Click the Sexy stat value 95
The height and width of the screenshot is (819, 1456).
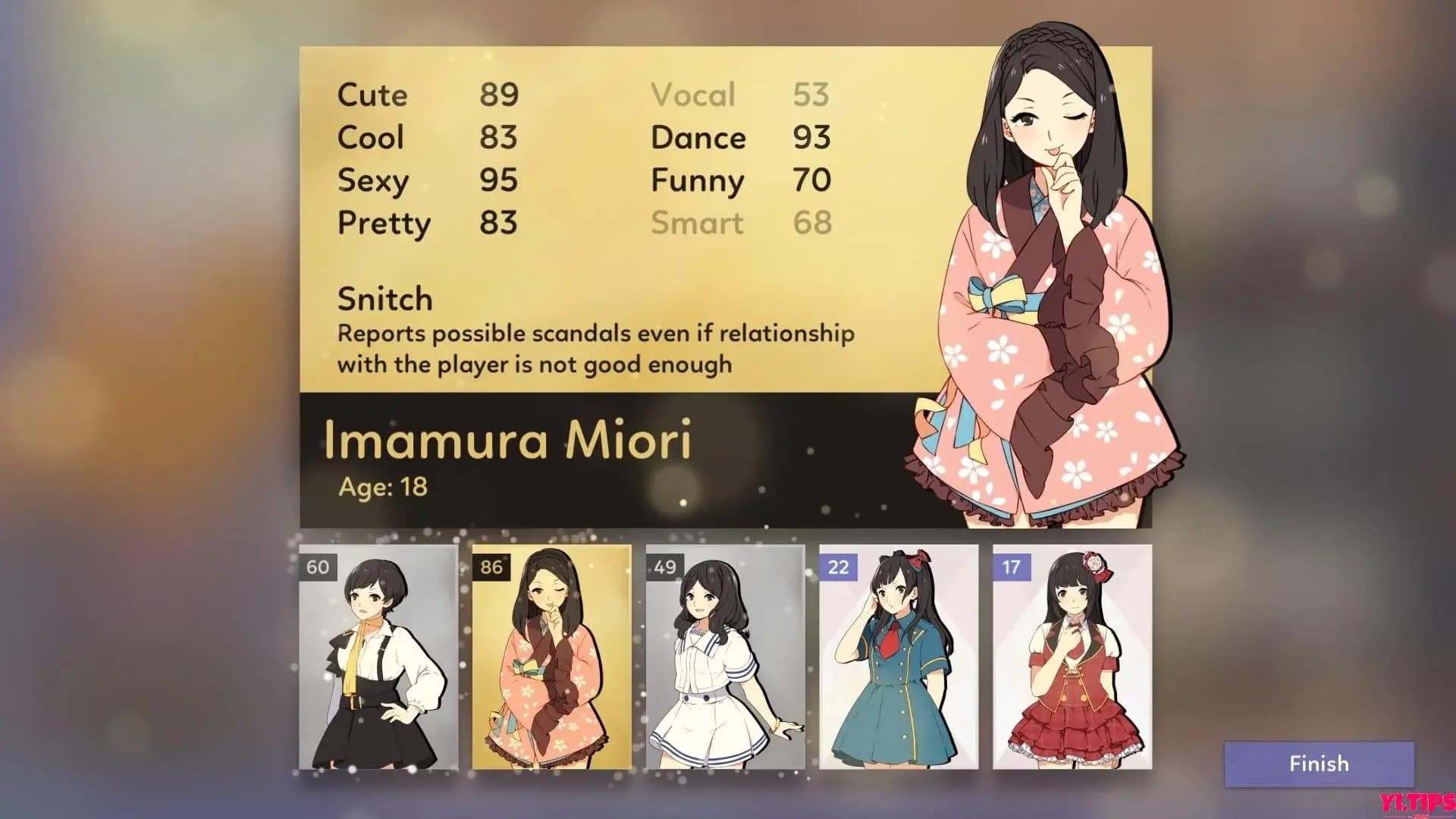click(499, 180)
